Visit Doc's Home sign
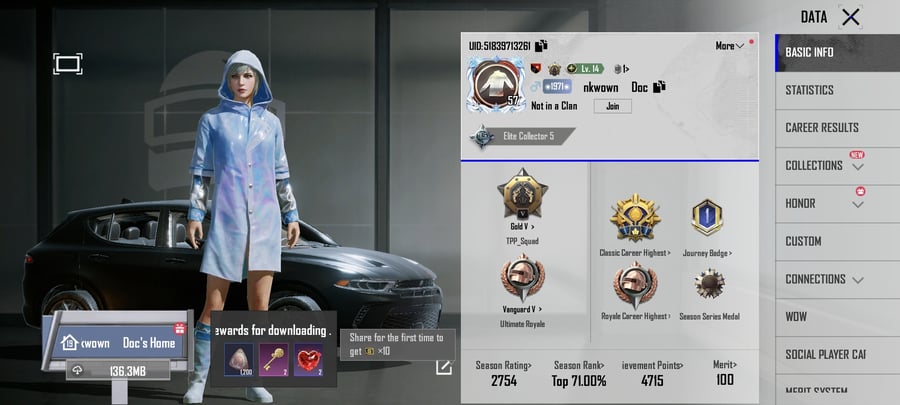900x405 pixels. coord(122,342)
